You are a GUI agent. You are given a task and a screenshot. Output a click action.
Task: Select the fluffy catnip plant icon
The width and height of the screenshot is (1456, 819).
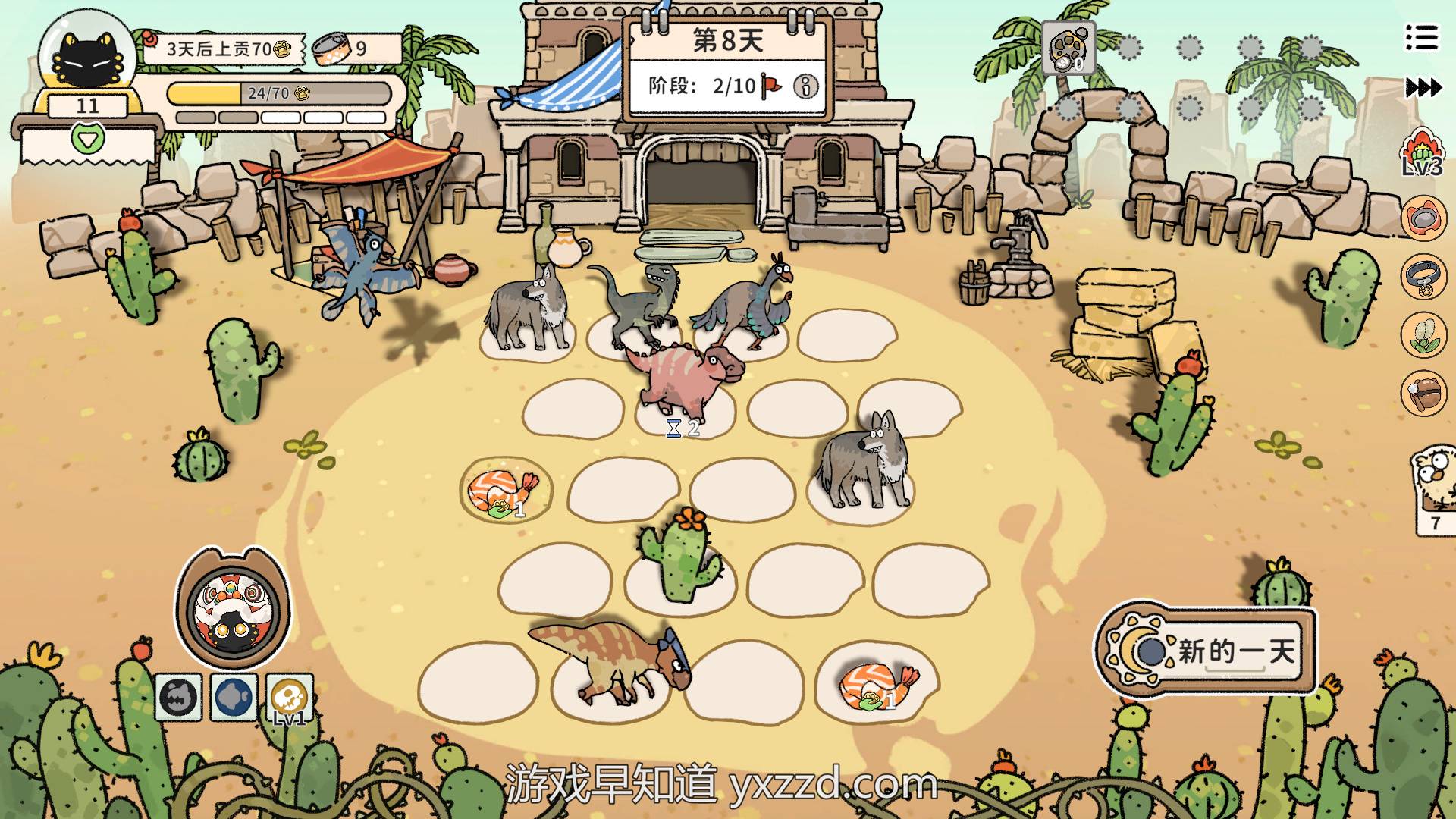[x=1423, y=334]
